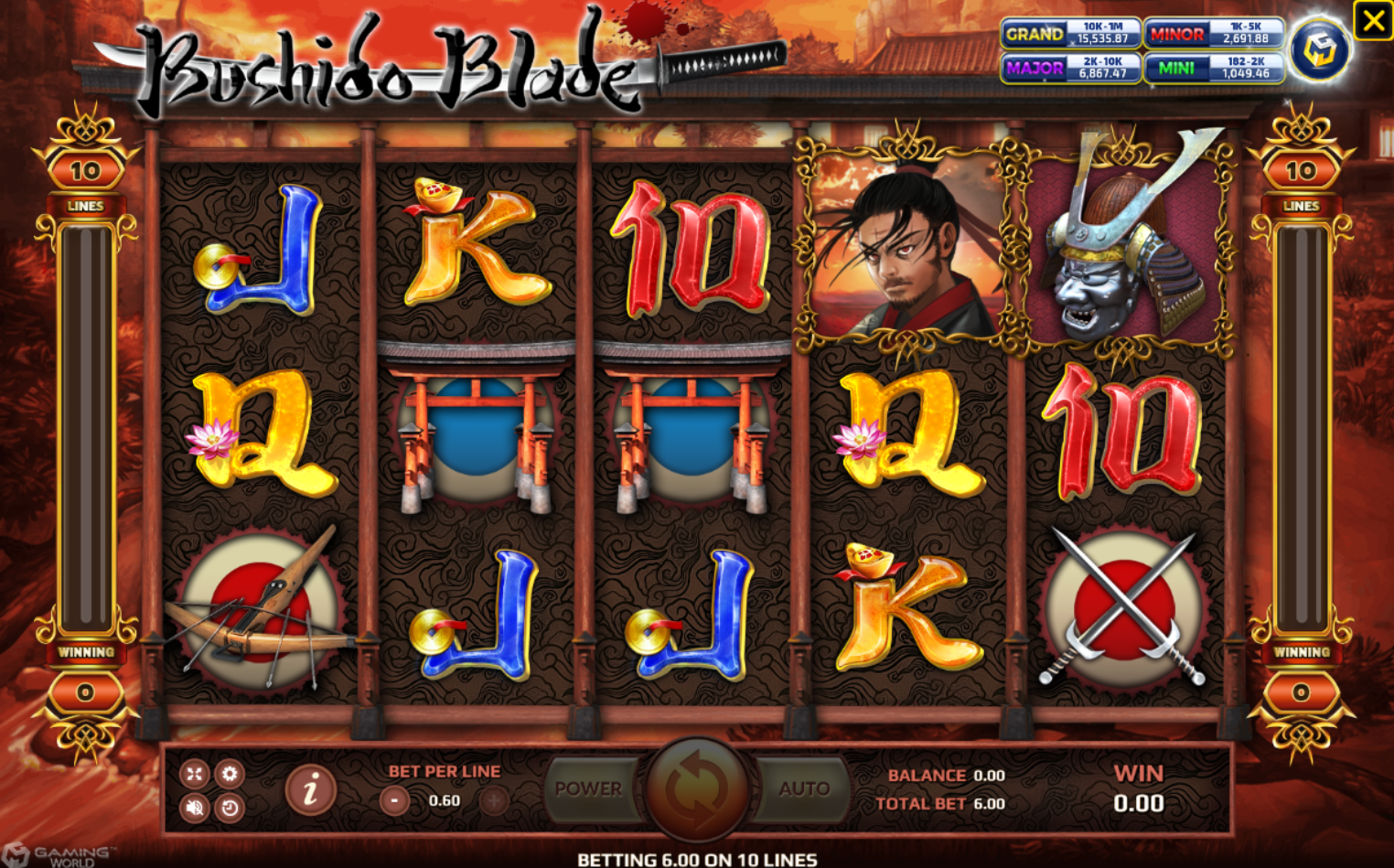
Task: Enable AUTO spin mode
Action: pyautogui.click(x=805, y=788)
